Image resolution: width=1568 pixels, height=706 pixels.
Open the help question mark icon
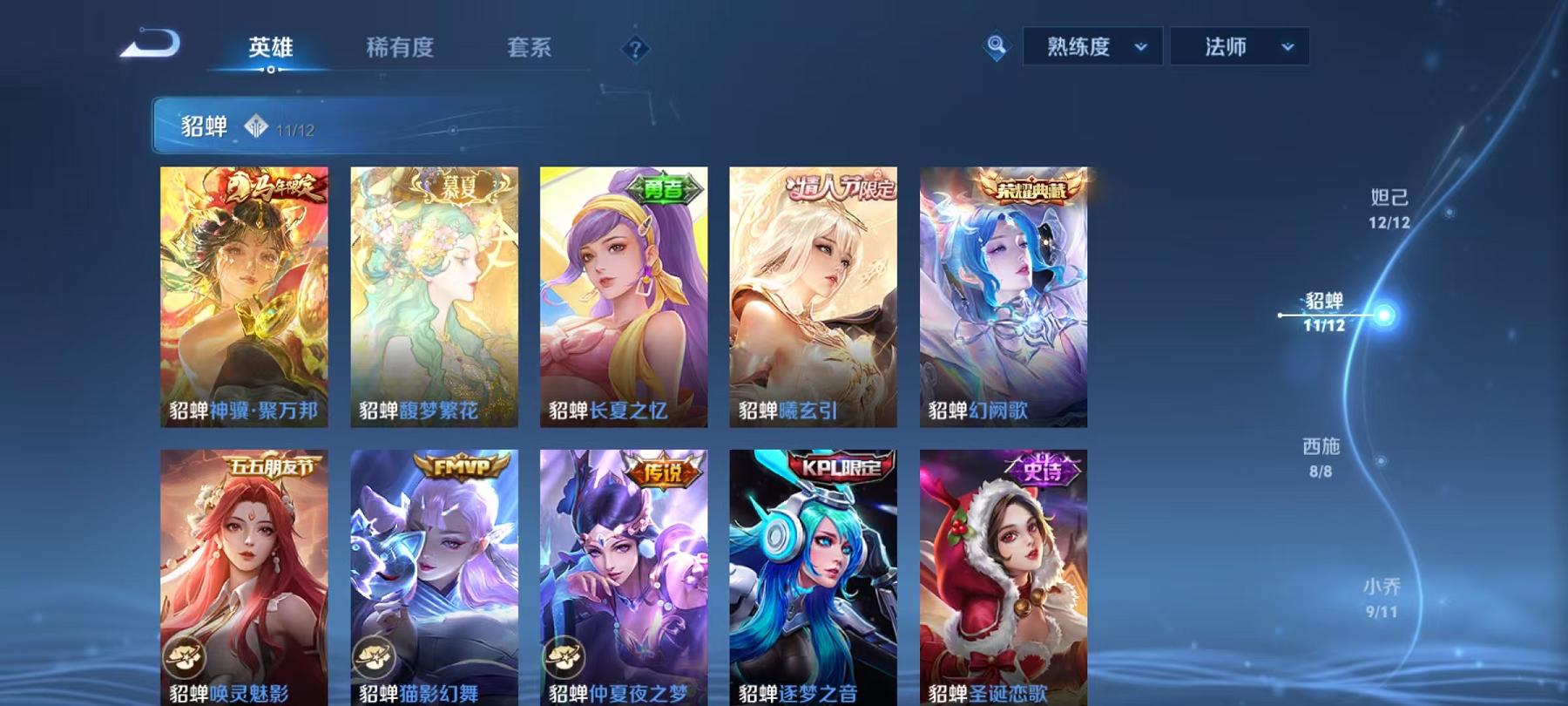tap(635, 49)
